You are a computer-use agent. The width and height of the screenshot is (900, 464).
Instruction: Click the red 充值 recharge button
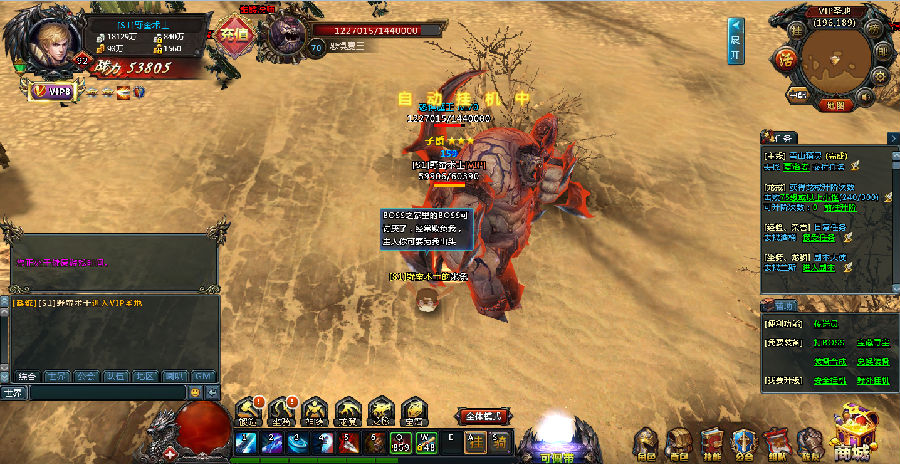click(232, 33)
